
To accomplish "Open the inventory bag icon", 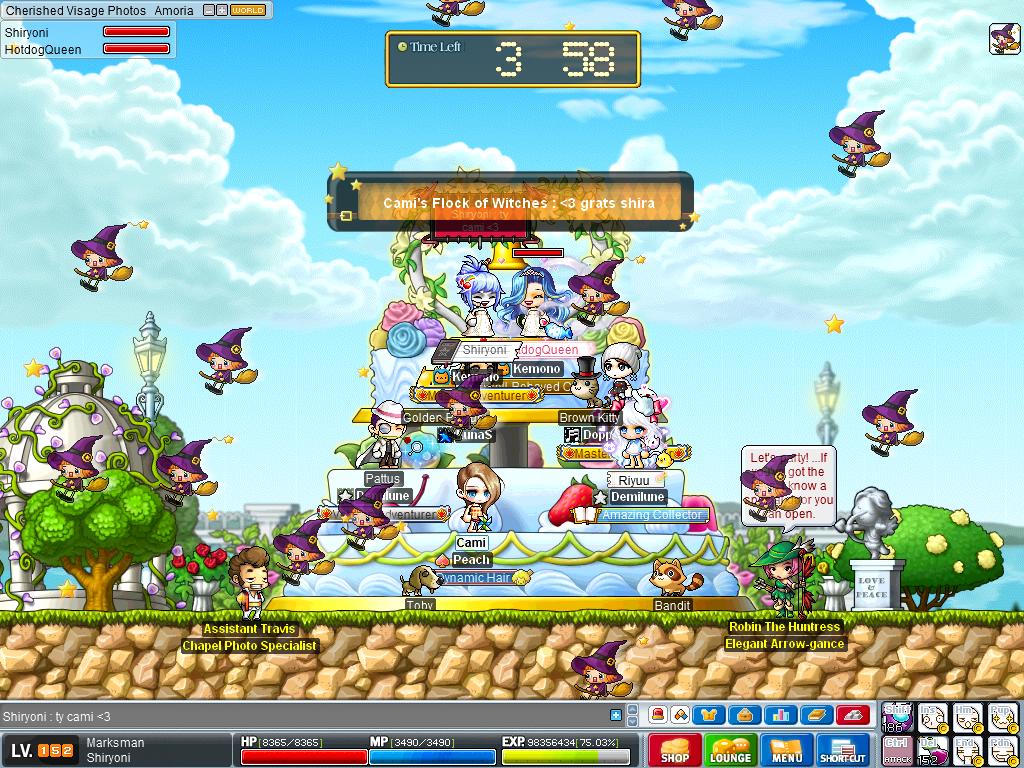I will [x=745, y=715].
